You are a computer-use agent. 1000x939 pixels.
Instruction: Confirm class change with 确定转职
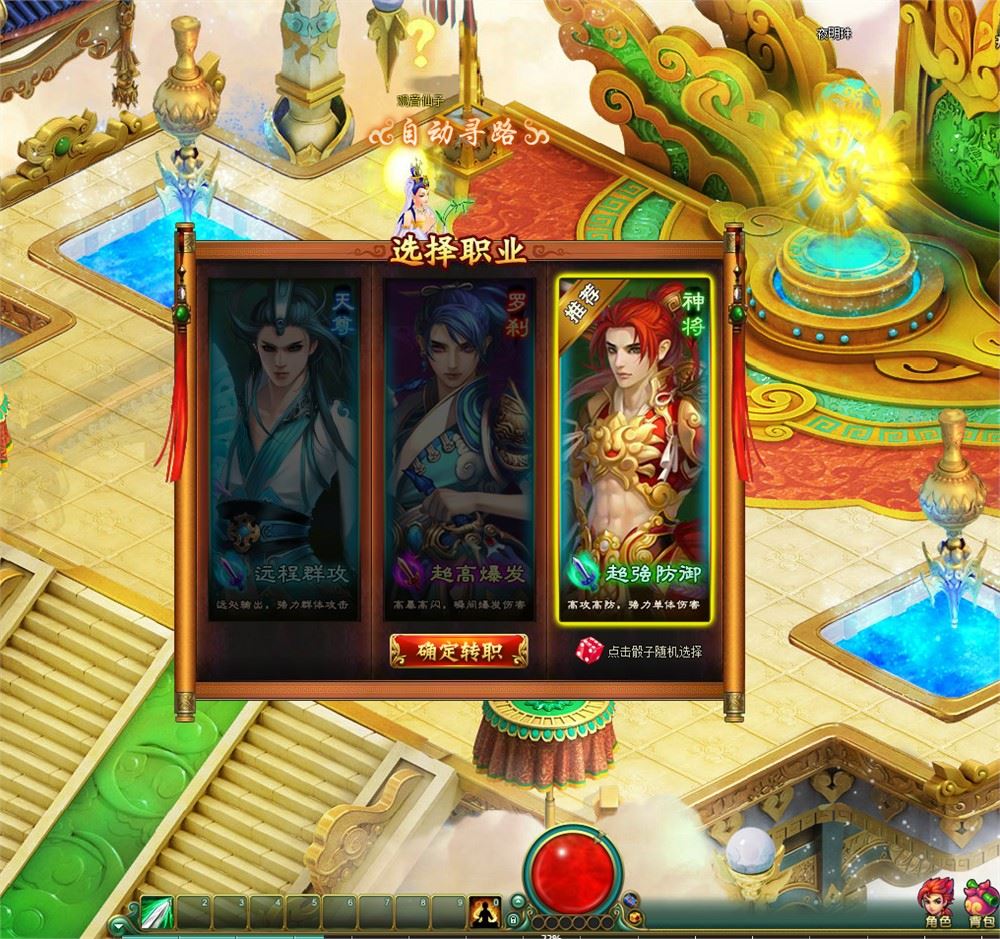click(x=459, y=651)
